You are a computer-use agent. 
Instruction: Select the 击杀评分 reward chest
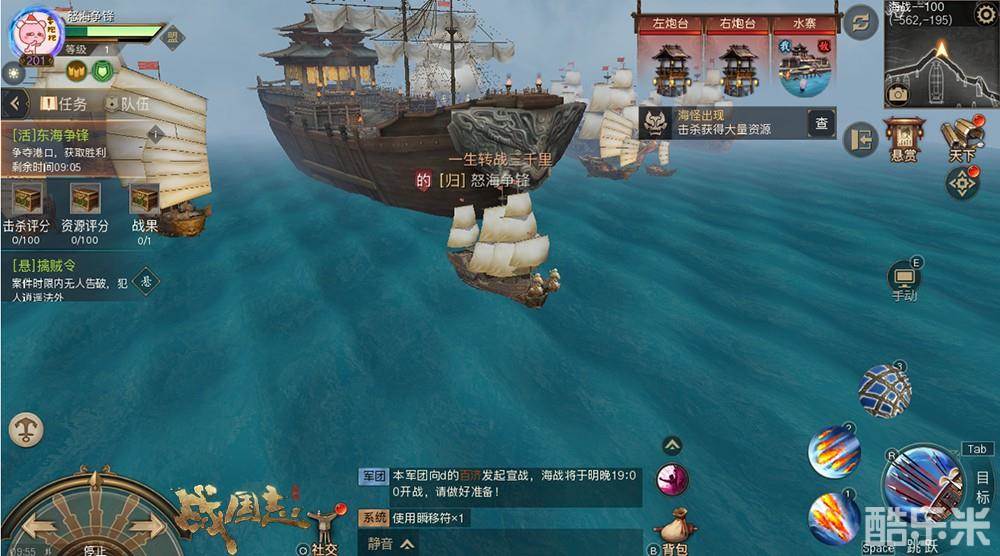click(27, 198)
